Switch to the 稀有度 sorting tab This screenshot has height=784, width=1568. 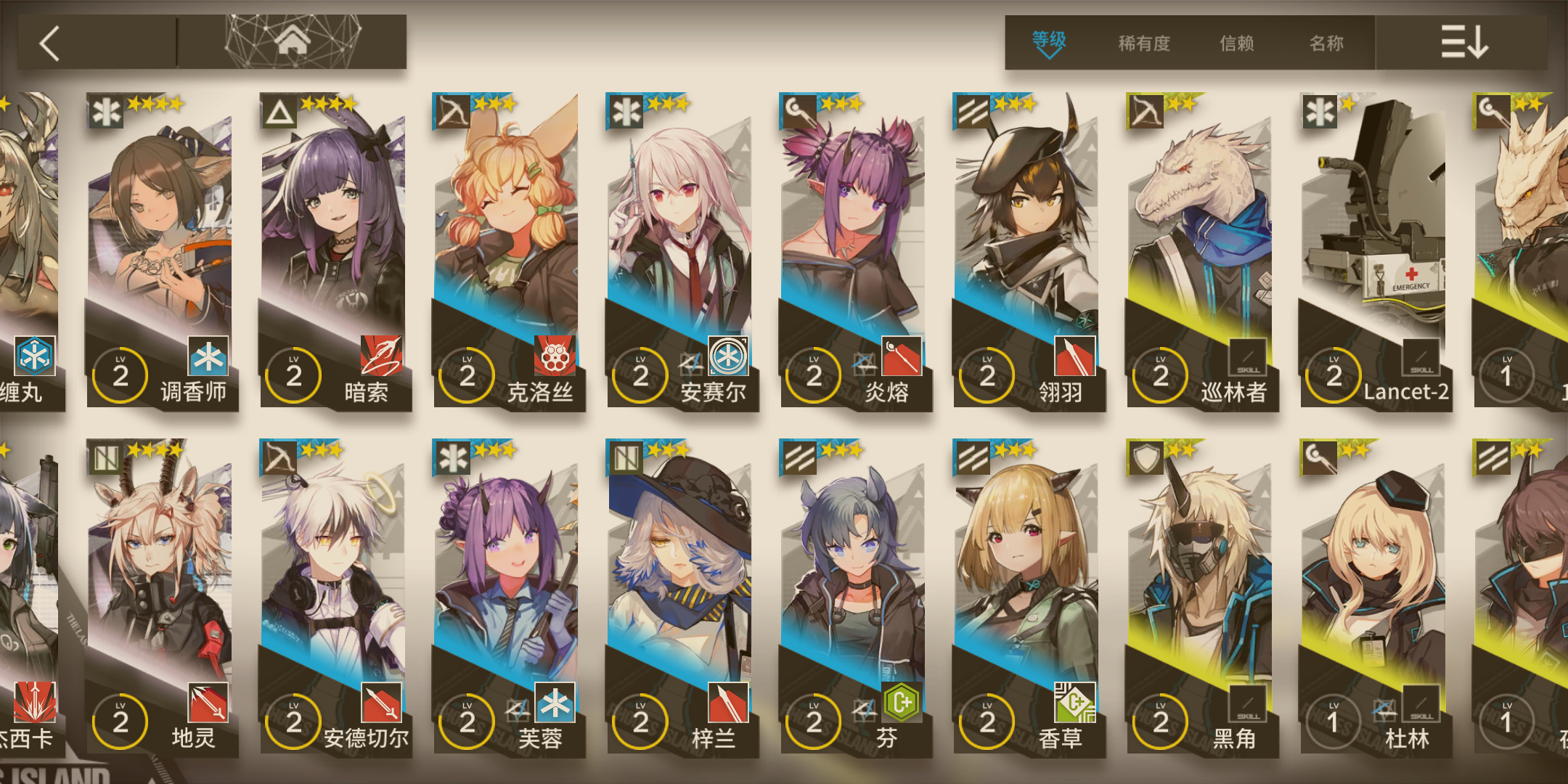point(1143,44)
